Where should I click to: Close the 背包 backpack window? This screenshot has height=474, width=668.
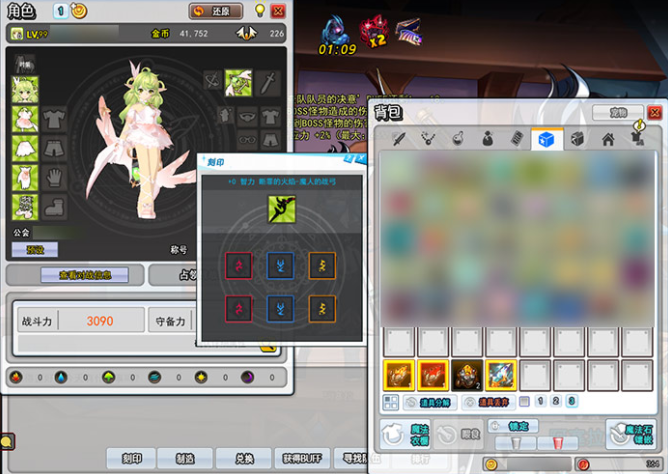(x=655, y=113)
